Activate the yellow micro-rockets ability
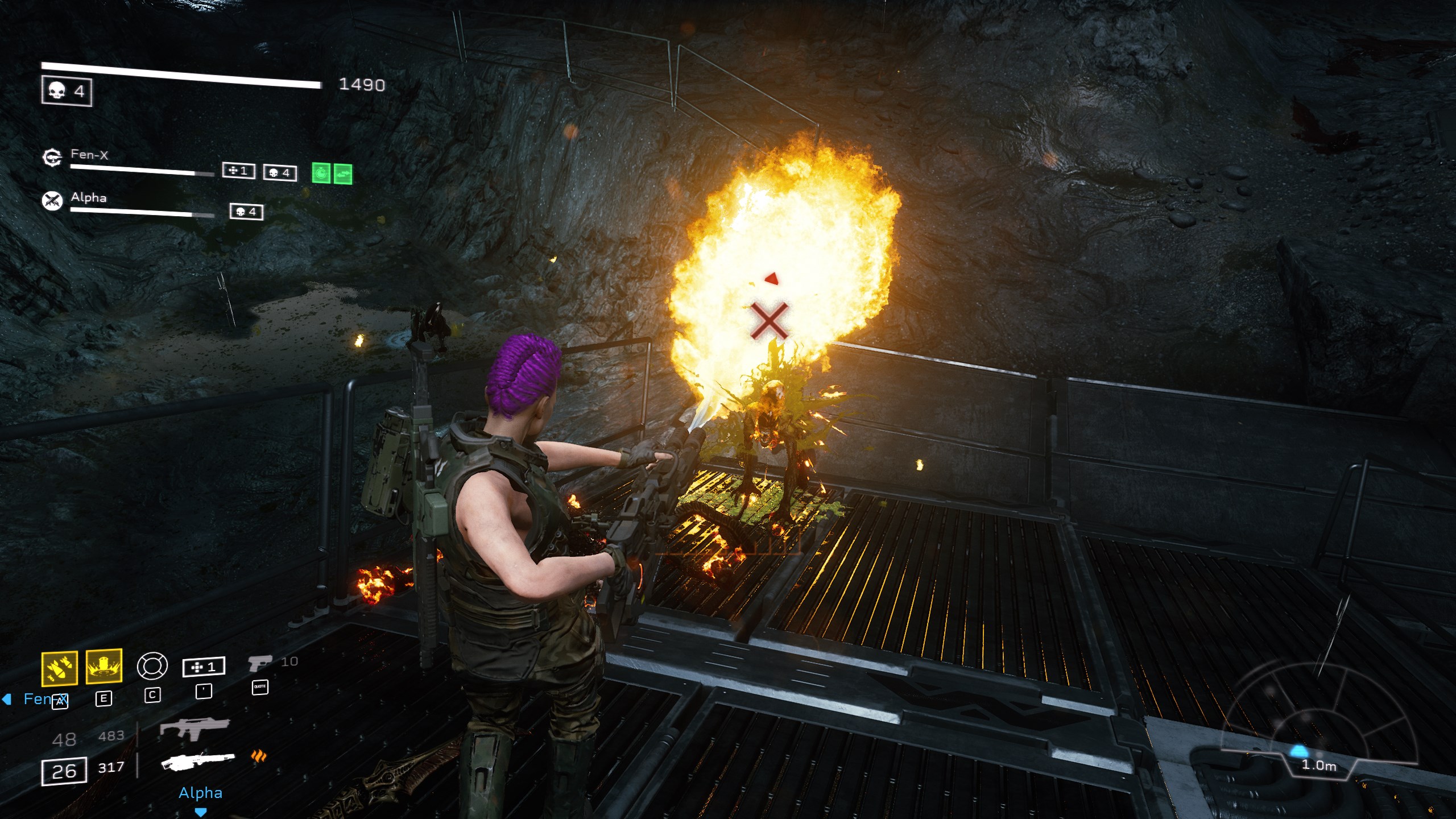Viewport: 1456px width, 819px height. pos(60,668)
